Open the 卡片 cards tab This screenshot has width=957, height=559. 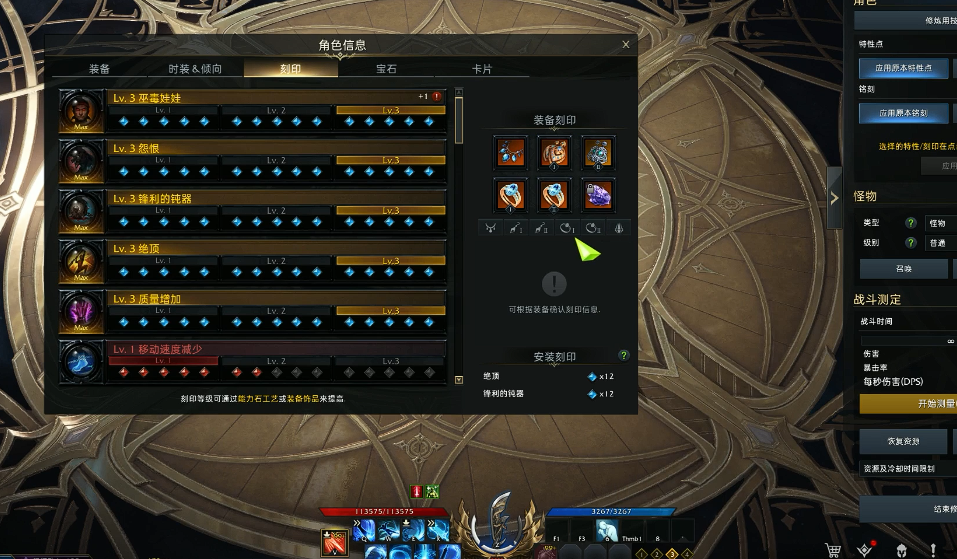click(x=482, y=69)
